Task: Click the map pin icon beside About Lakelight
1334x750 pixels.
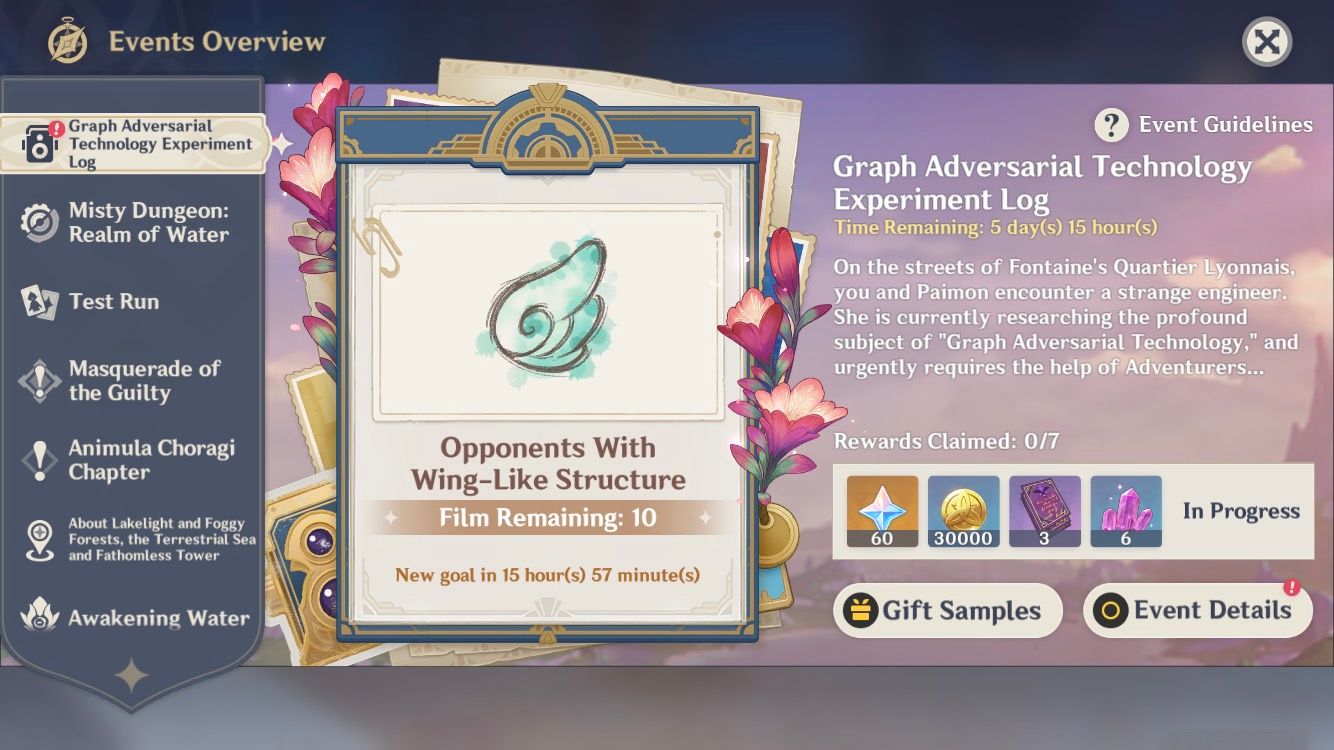Action: (38, 535)
